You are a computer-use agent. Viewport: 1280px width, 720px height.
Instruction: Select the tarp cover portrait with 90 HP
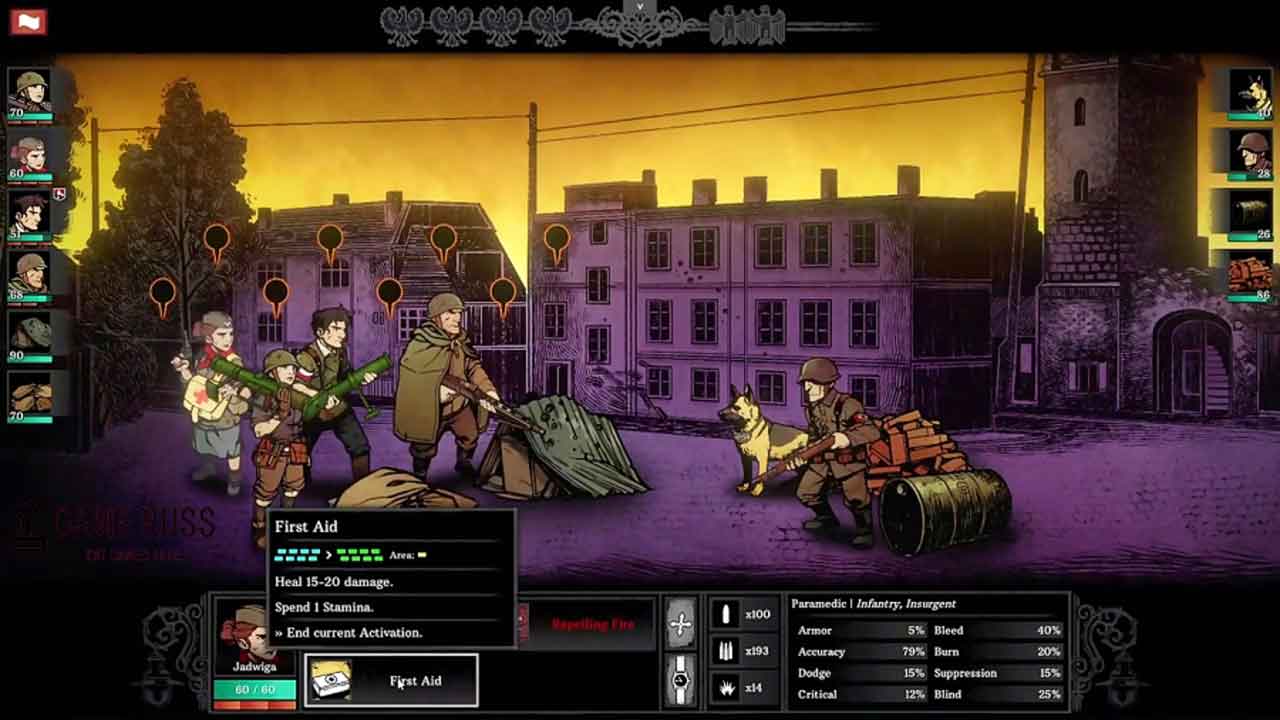click(x=30, y=334)
